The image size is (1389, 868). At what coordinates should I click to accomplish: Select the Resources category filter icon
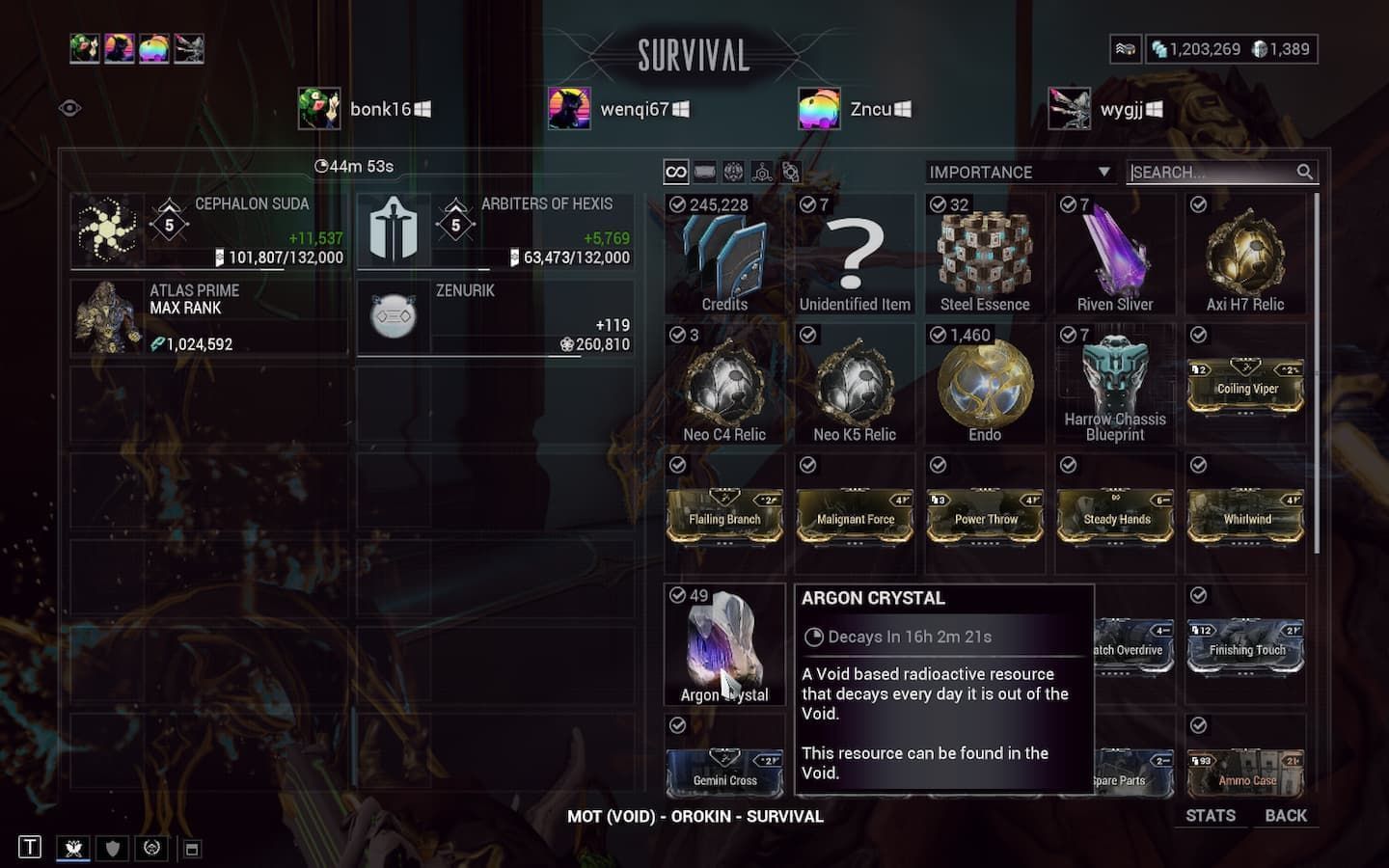tap(762, 171)
